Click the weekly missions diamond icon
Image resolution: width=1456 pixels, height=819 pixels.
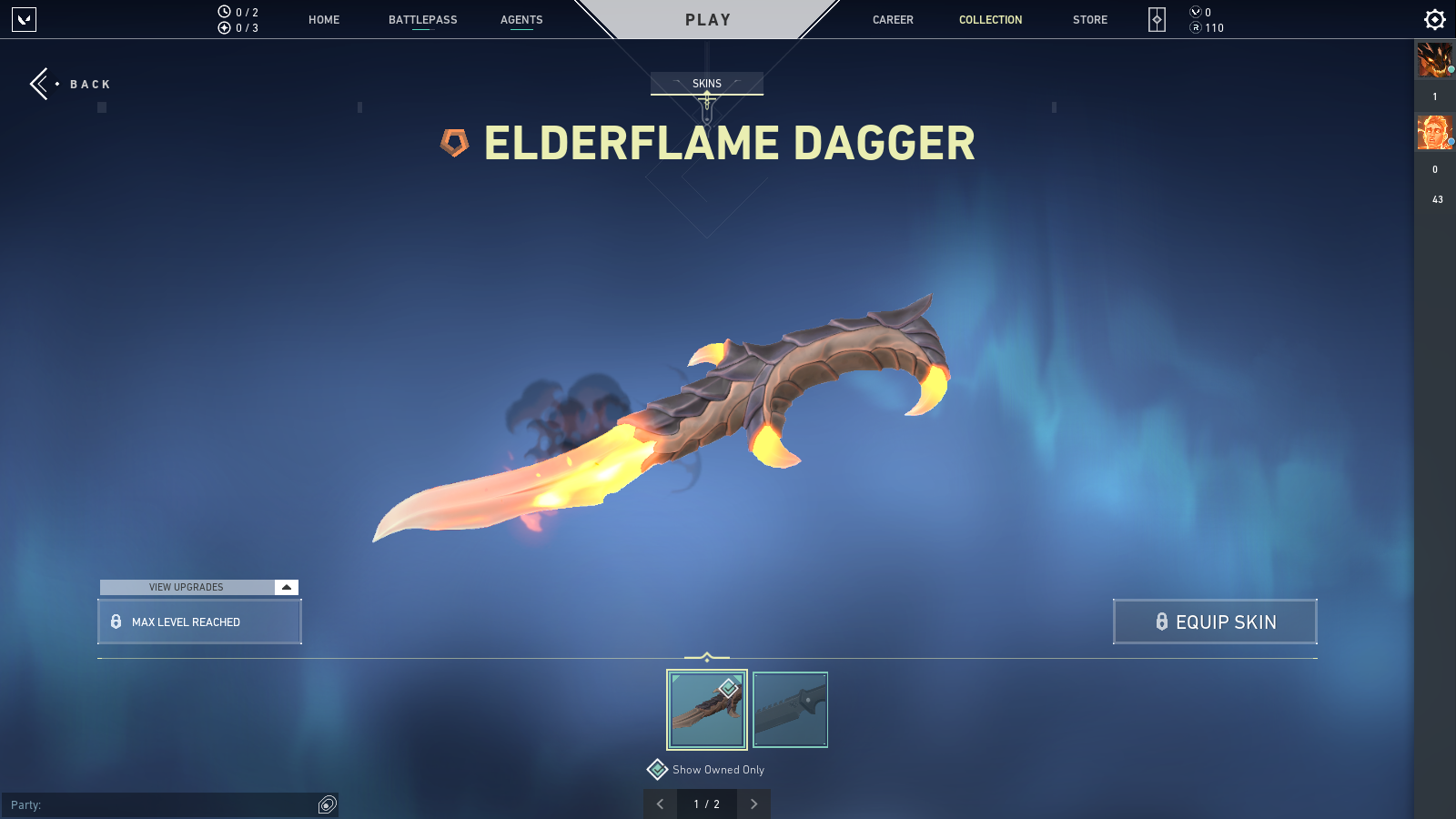click(x=225, y=27)
